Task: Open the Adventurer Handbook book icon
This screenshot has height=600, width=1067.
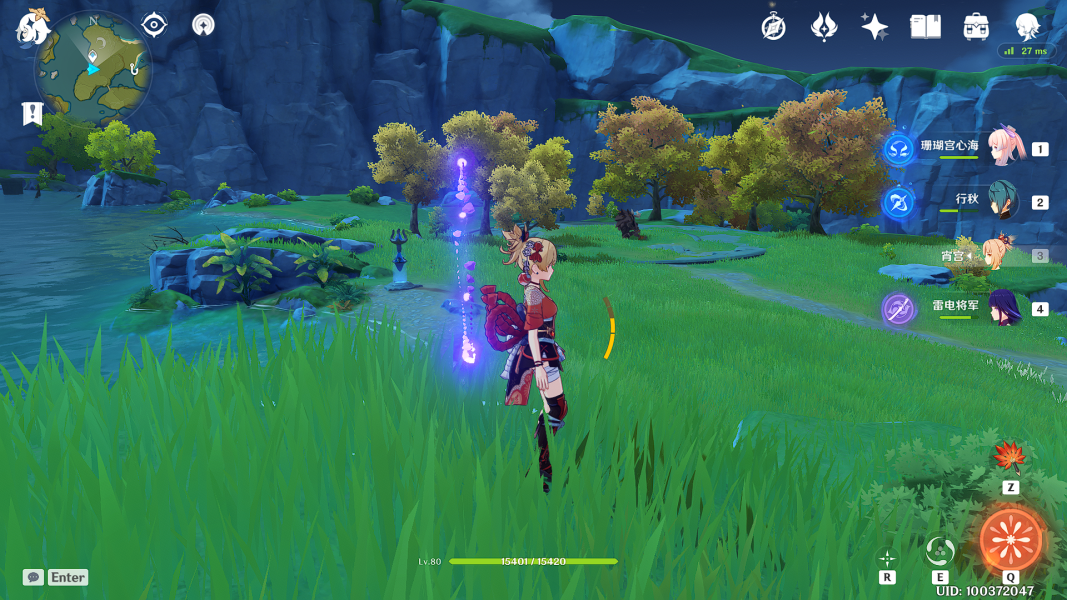Action: point(925,27)
